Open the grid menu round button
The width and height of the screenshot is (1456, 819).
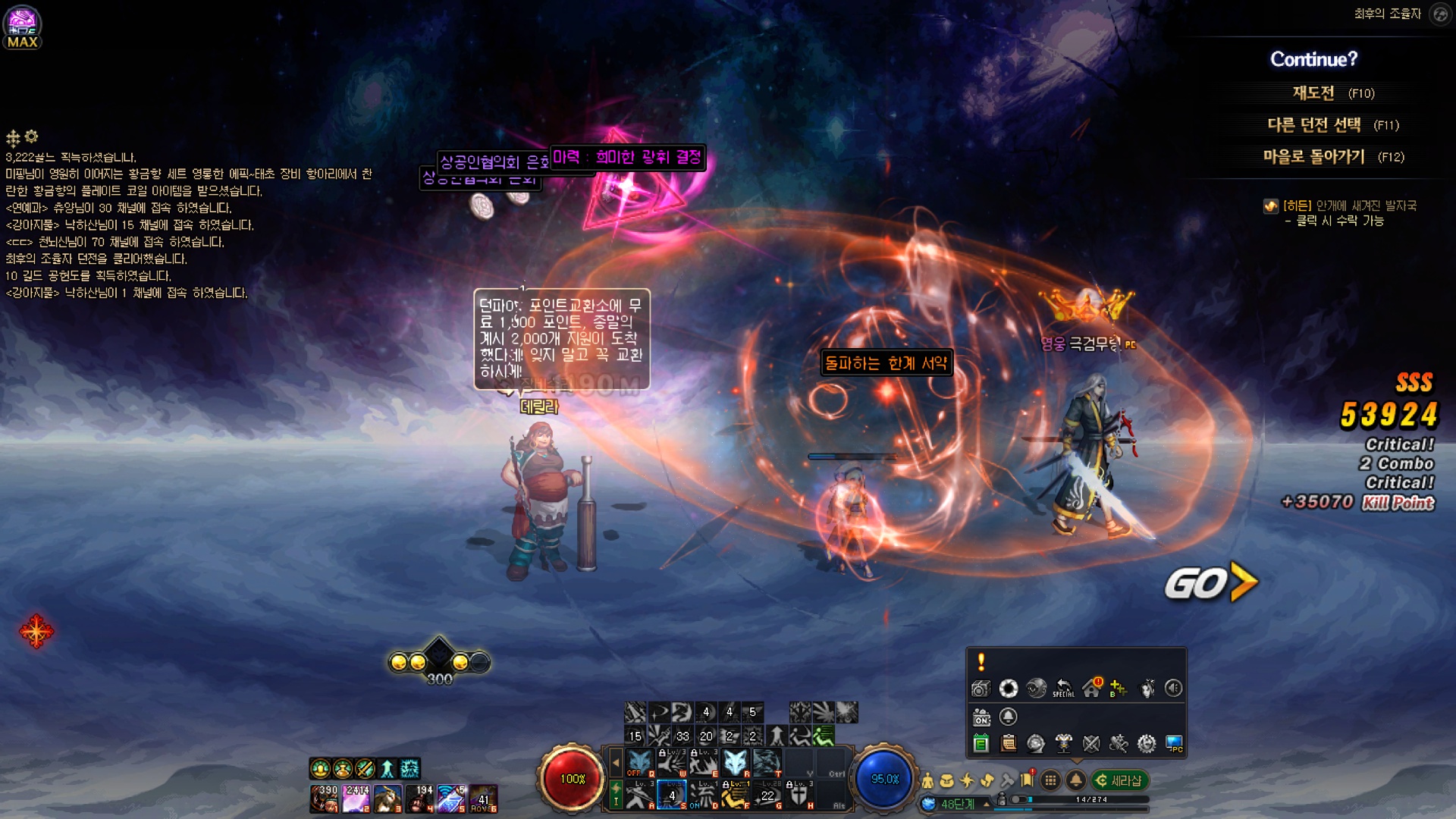1050,780
